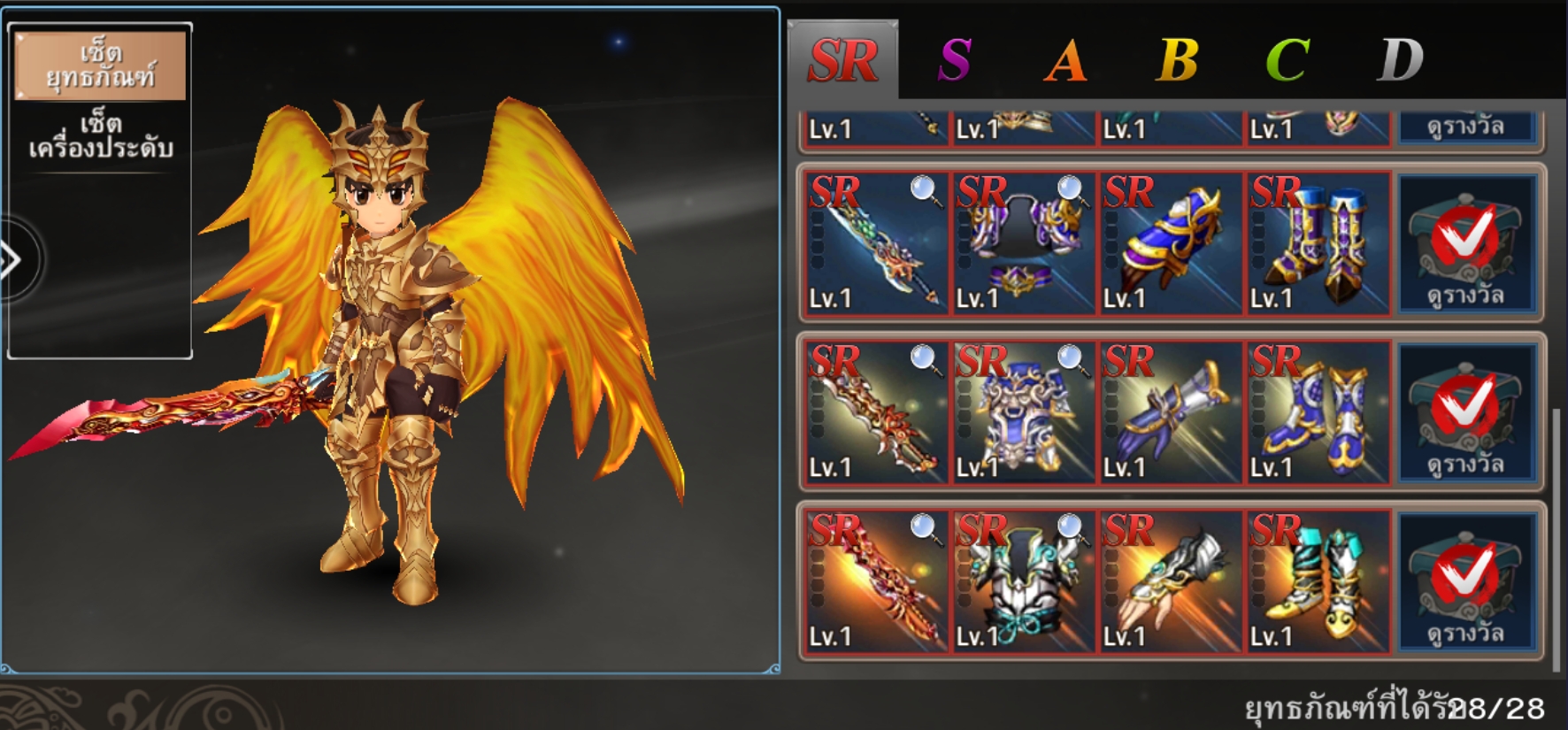Select the เซ็ตยุทธภัณฑ์ equipment set button
Viewport: 1568px width, 730px height.
(x=100, y=65)
